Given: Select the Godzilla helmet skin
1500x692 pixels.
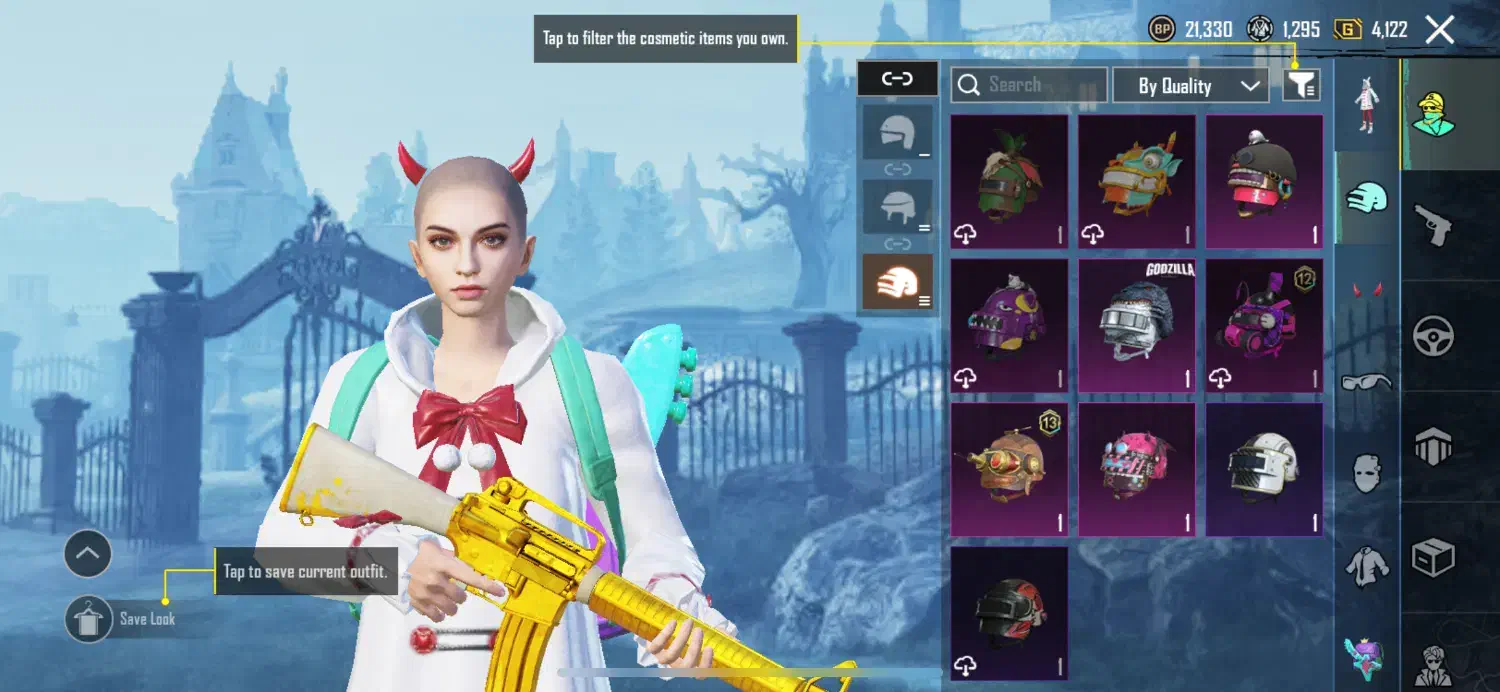Looking at the screenshot, I should tap(1137, 326).
